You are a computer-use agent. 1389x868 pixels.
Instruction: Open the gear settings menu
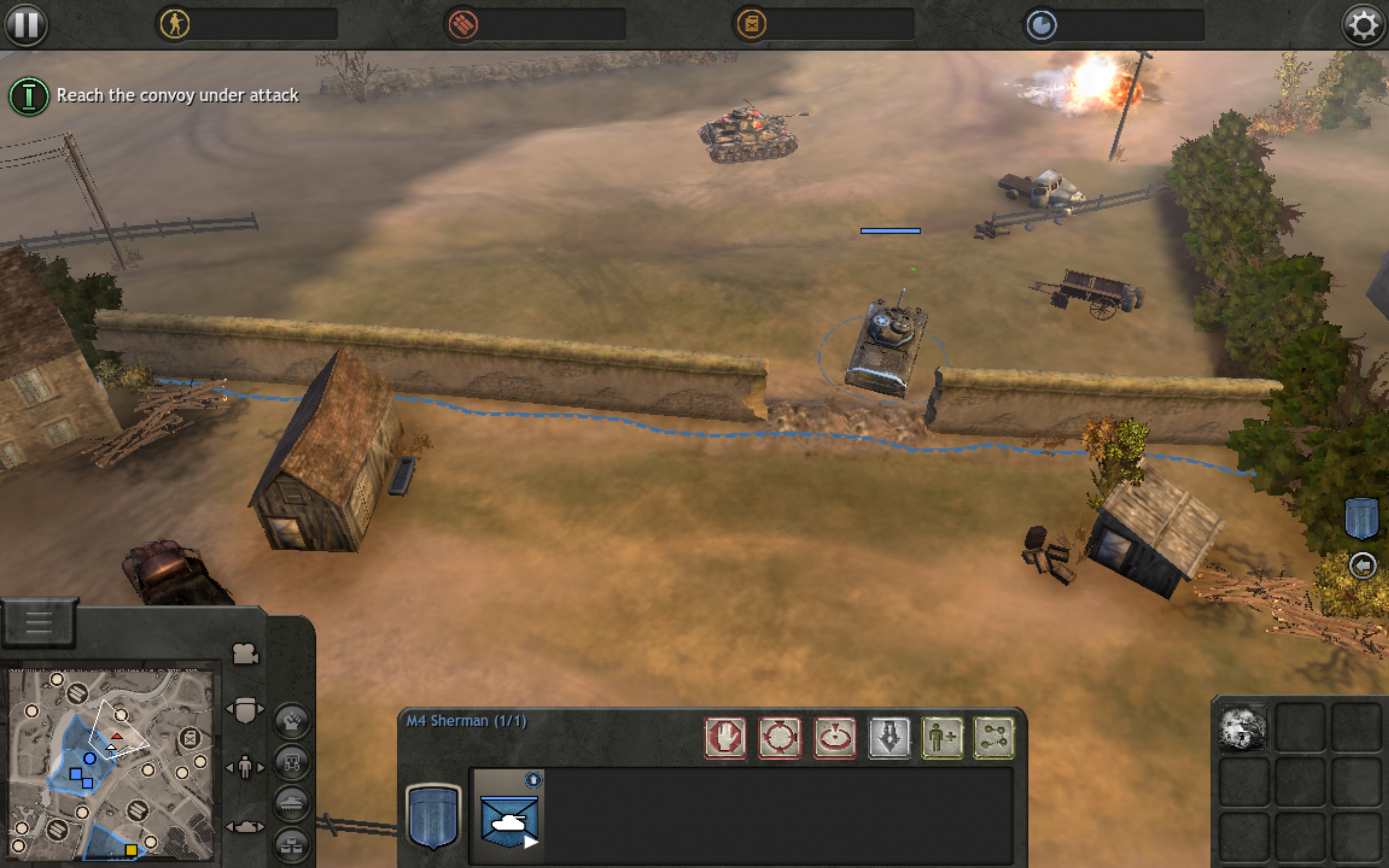click(1363, 25)
